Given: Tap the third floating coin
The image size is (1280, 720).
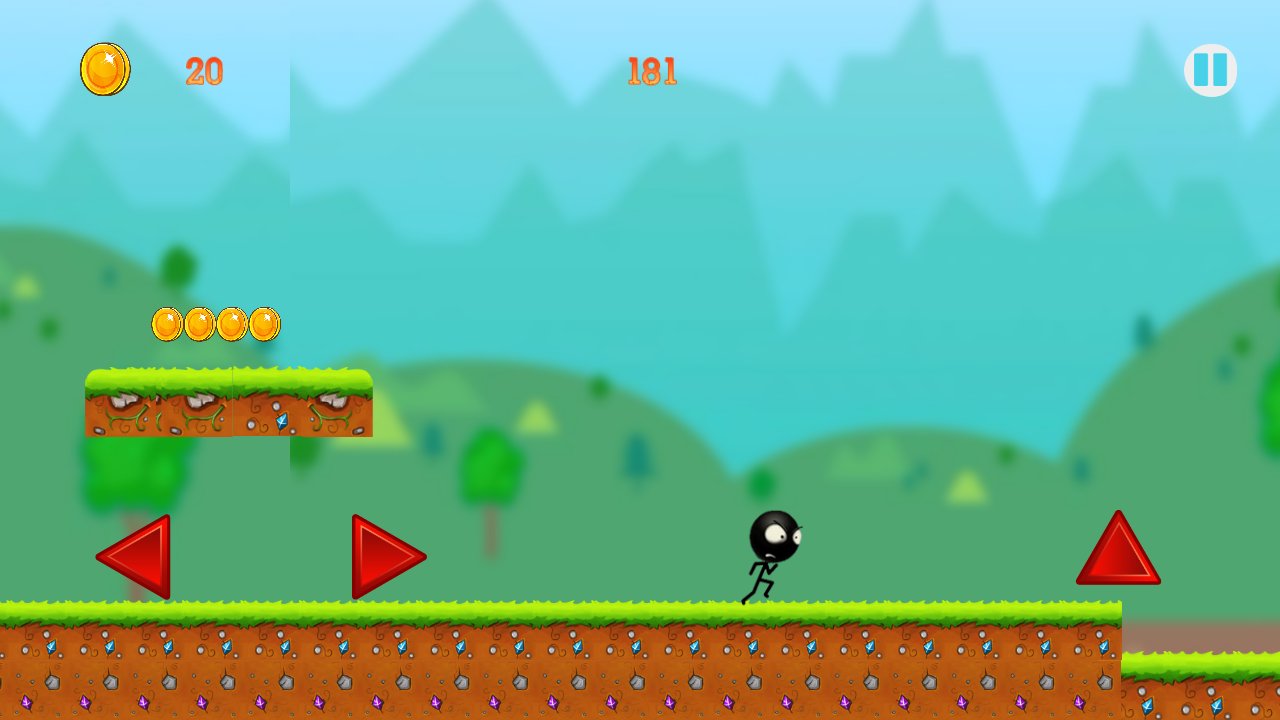Looking at the screenshot, I should [x=231, y=323].
